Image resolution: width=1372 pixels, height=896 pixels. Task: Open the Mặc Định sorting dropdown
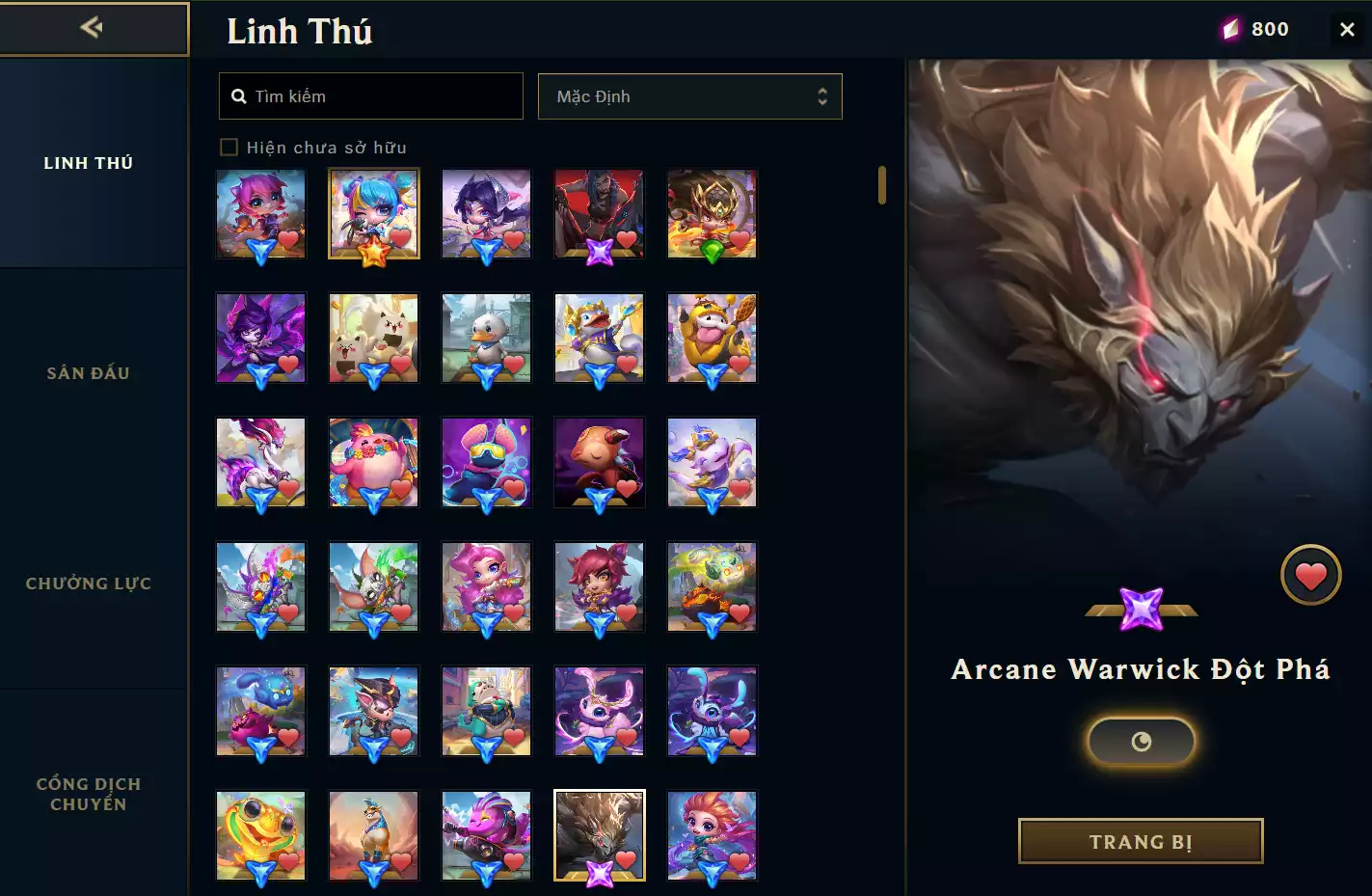point(689,96)
